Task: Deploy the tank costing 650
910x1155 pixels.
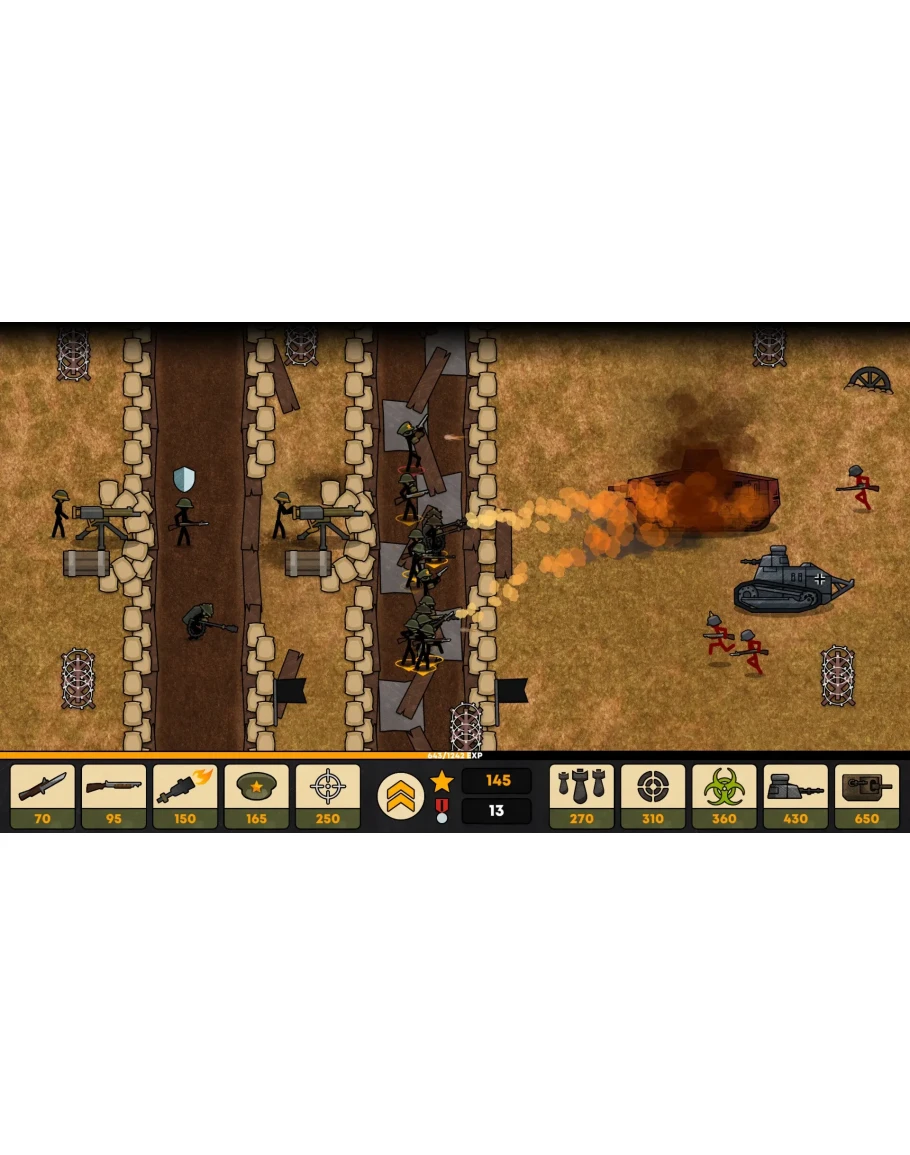Action: [867, 796]
